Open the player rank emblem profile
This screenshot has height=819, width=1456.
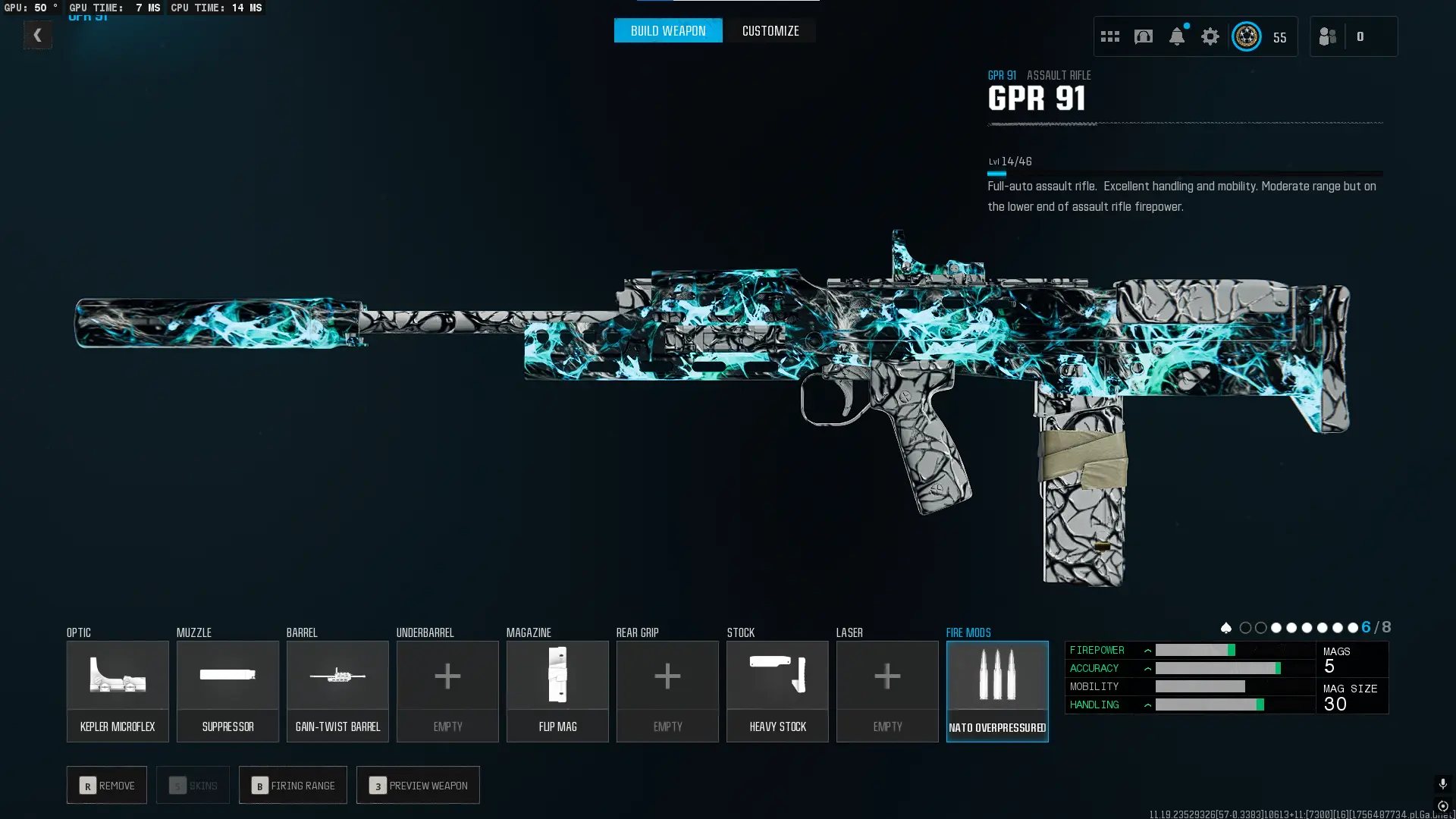click(x=1247, y=36)
